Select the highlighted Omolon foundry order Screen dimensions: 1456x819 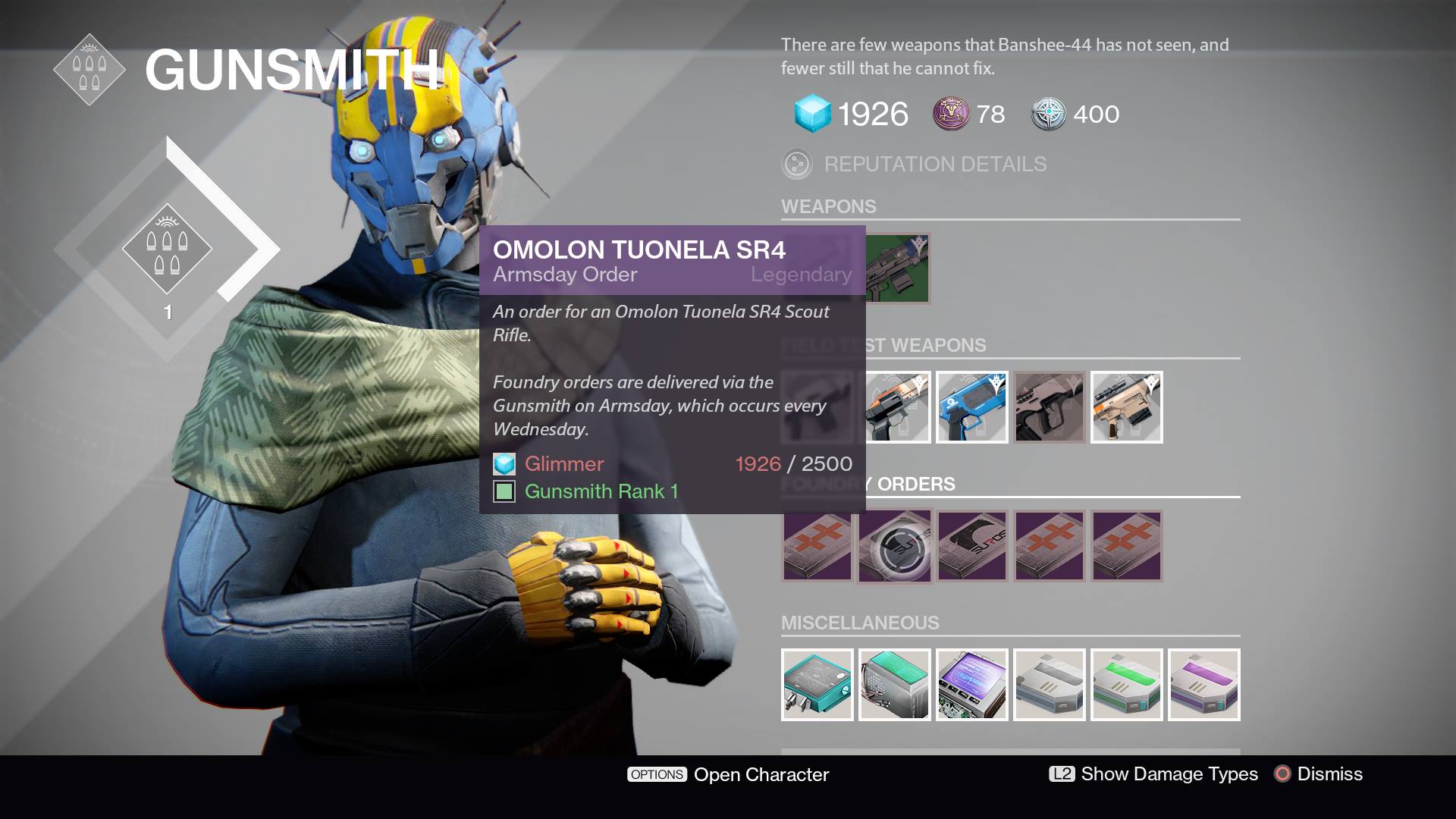(x=894, y=545)
